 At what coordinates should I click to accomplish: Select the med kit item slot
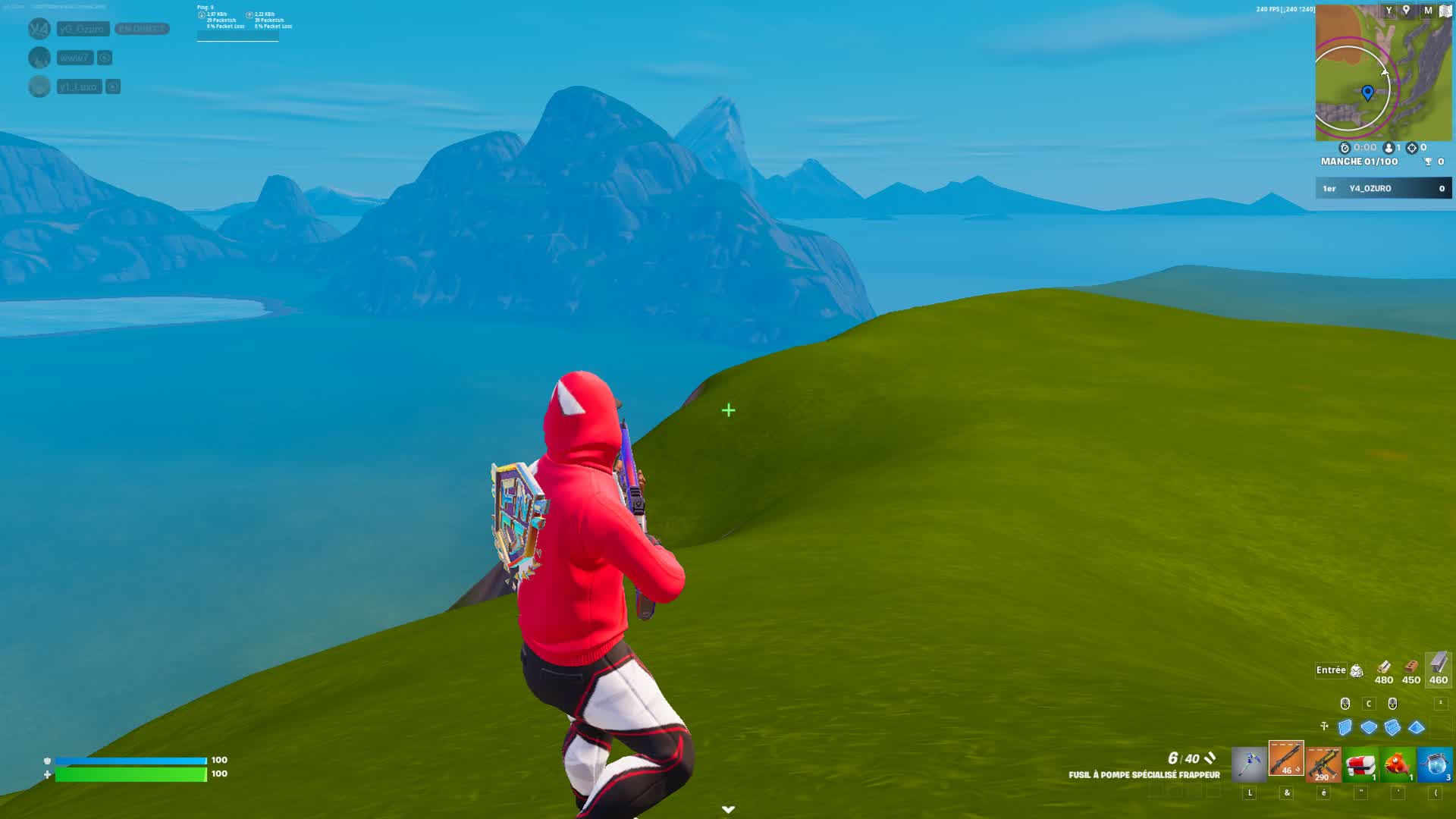pyautogui.click(x=1360, y=764)
